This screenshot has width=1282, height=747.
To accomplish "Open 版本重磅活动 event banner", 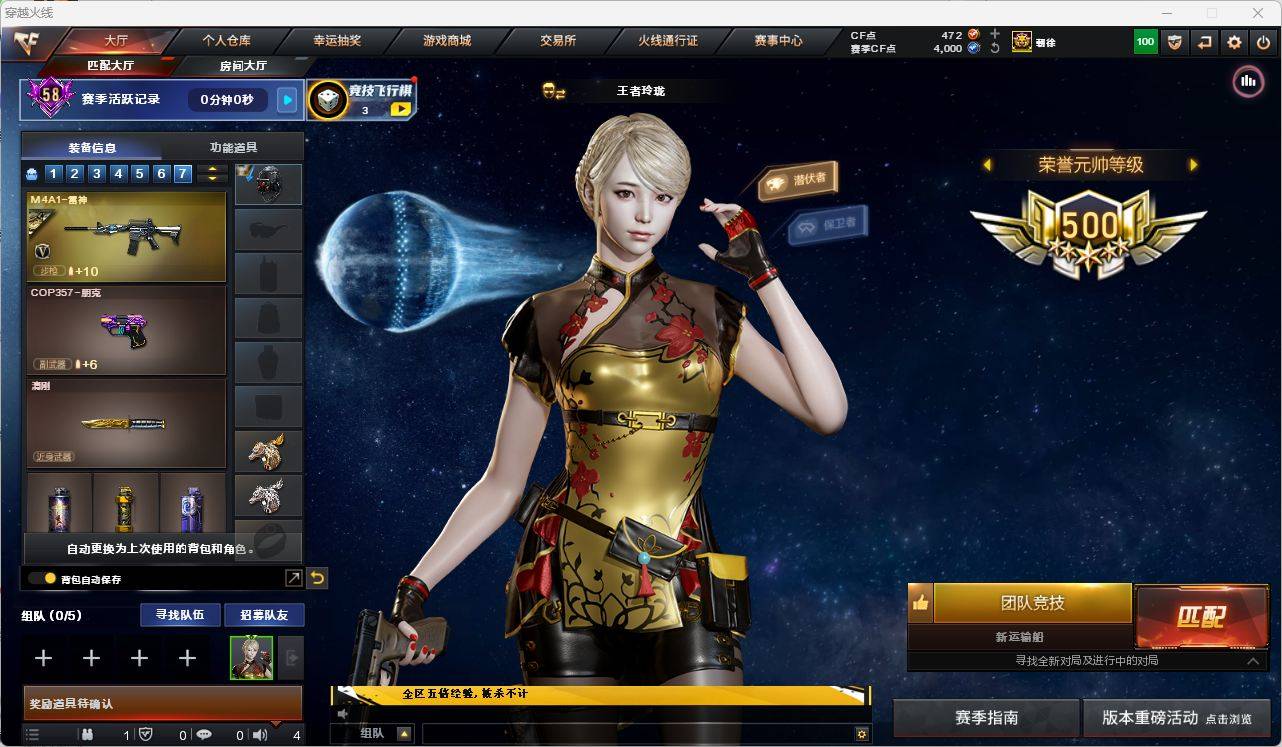I will [x=1176, y=718].
